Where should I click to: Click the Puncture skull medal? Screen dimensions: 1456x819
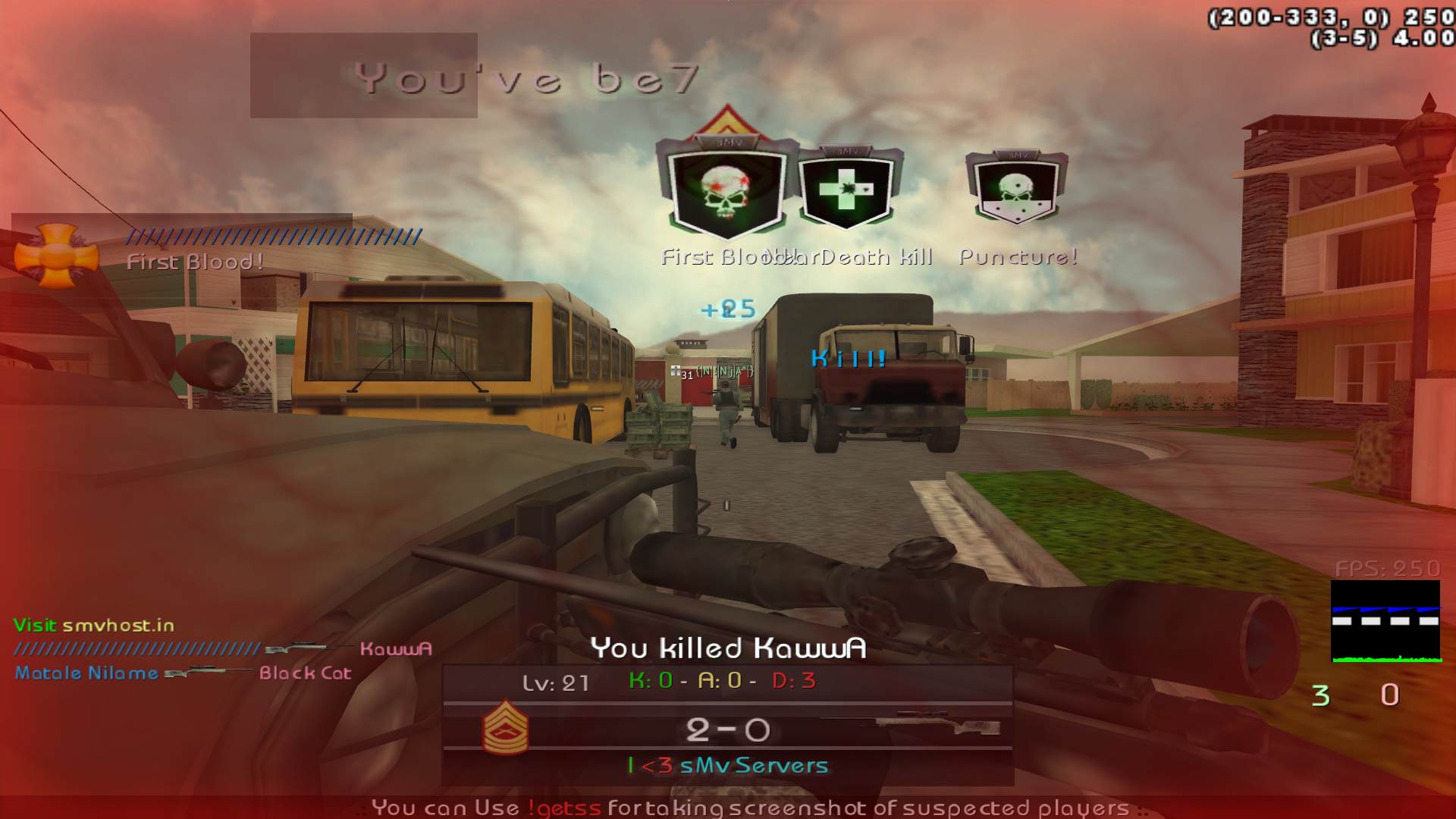[1016, 188]
